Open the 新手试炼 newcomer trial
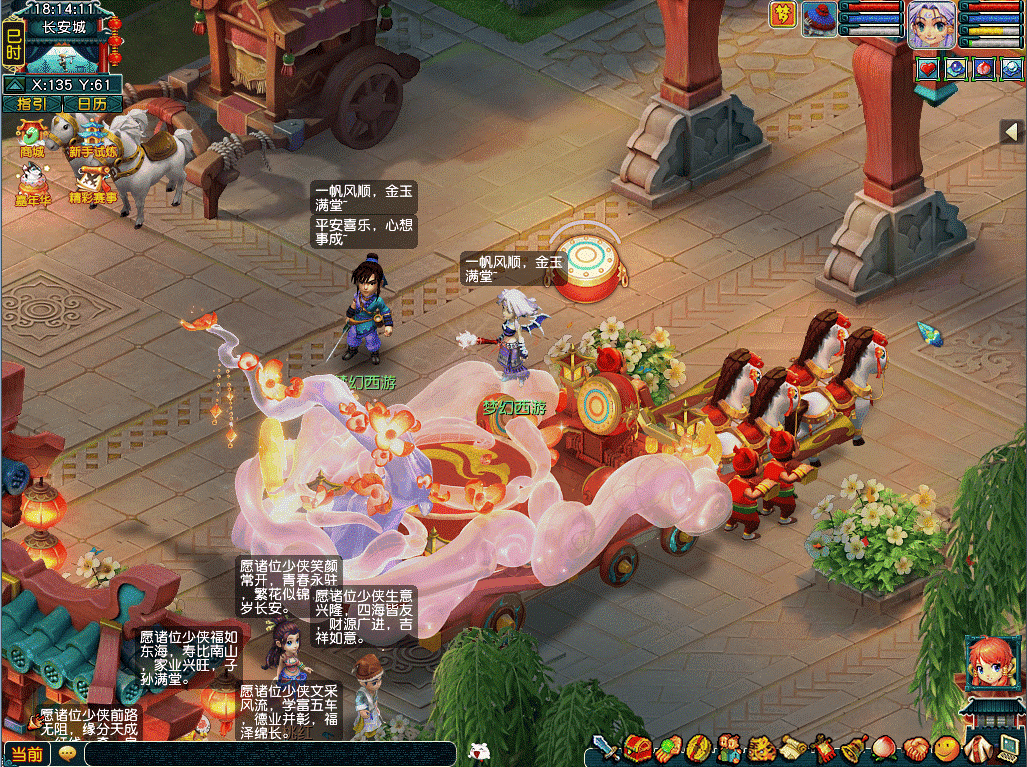Screen dimensions: 1027x767 pos(92,138)
